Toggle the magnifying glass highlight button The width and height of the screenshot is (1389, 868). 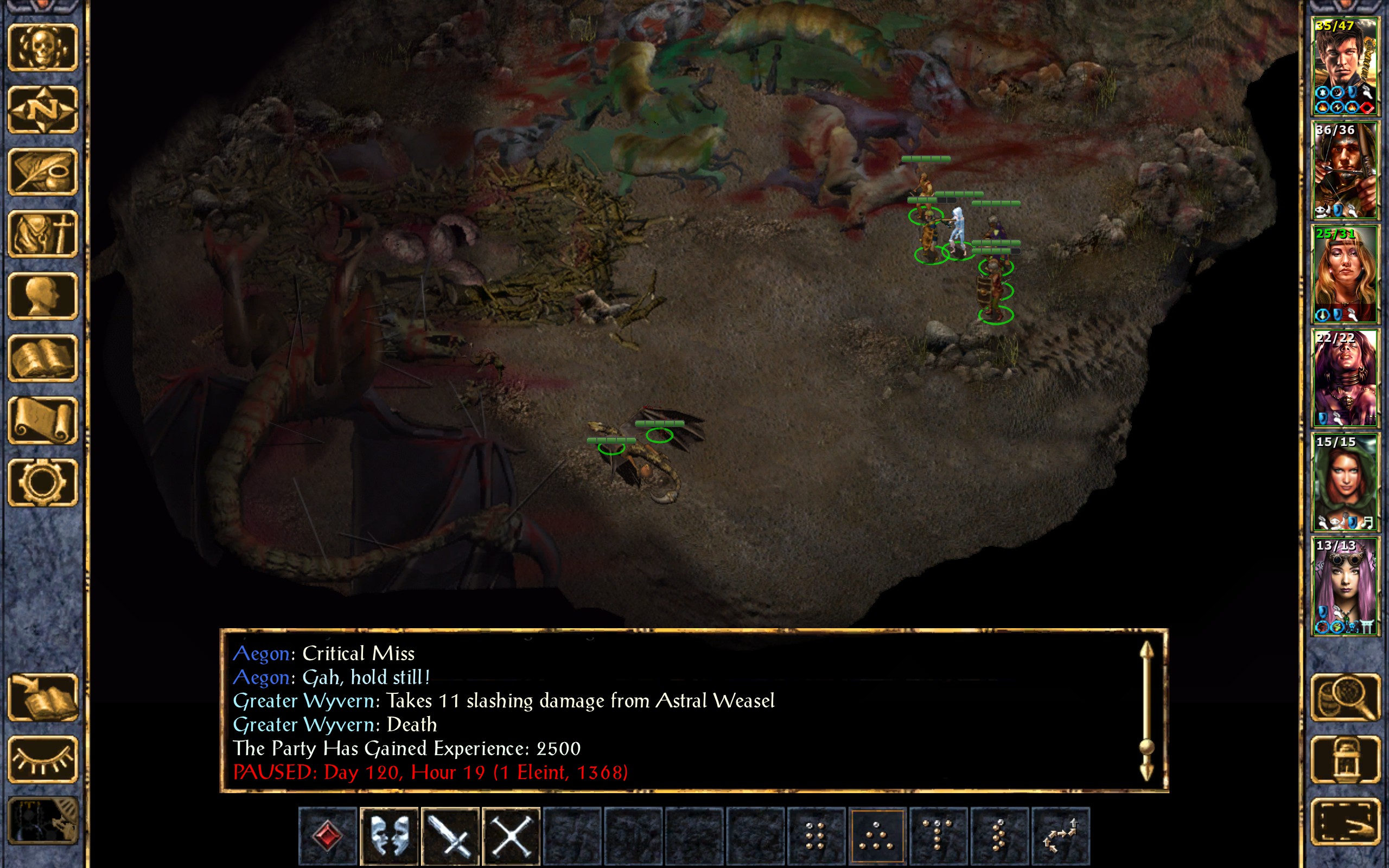[x=1345, y=697]
